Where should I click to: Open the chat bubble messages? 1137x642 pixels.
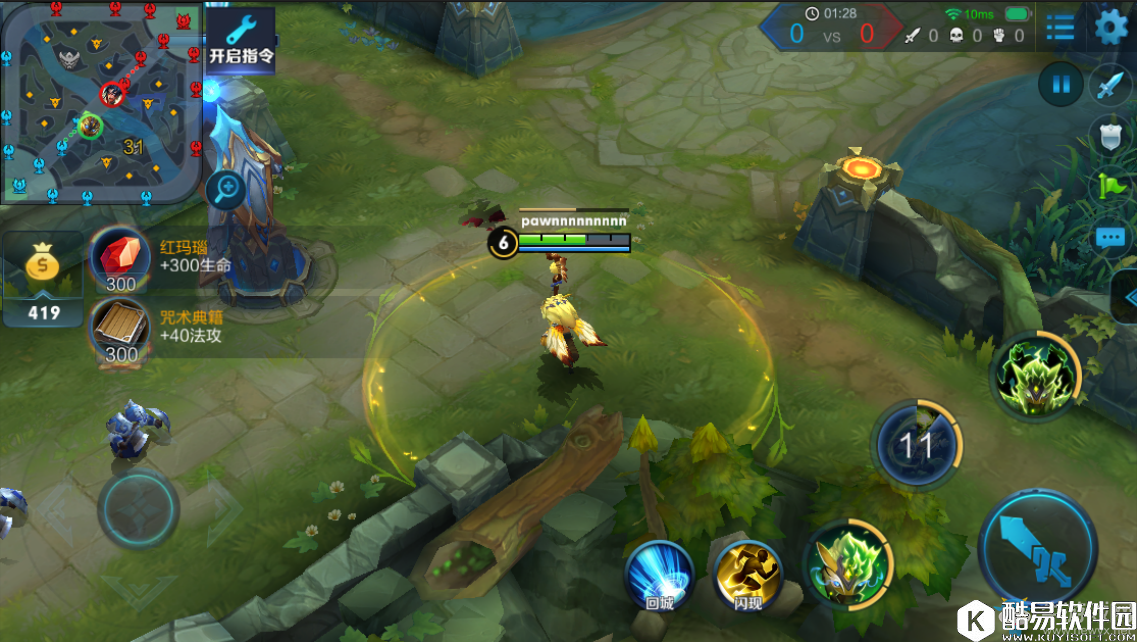tap(1111, 238)
